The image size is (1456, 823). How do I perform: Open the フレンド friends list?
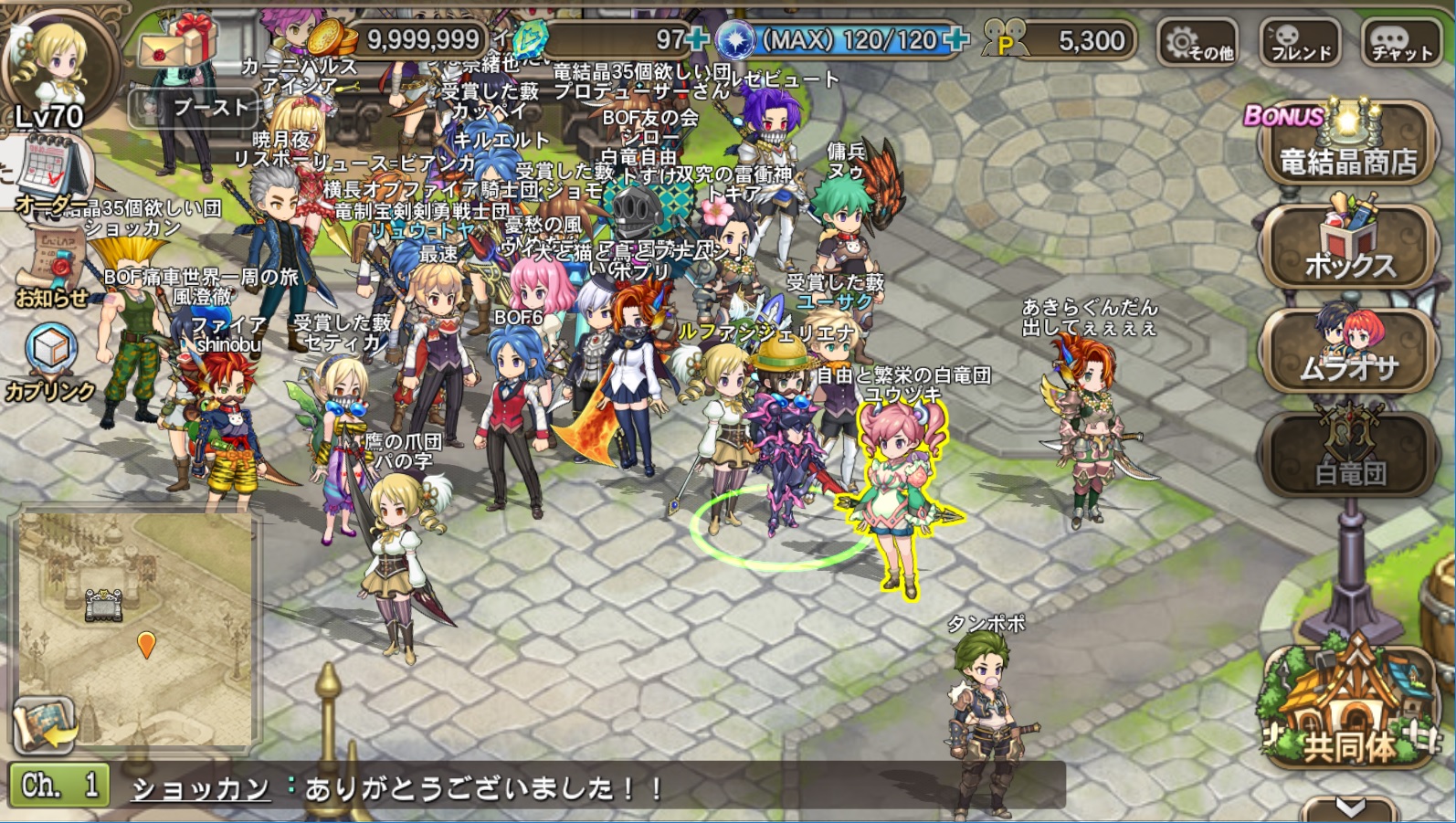(1301, 43)
